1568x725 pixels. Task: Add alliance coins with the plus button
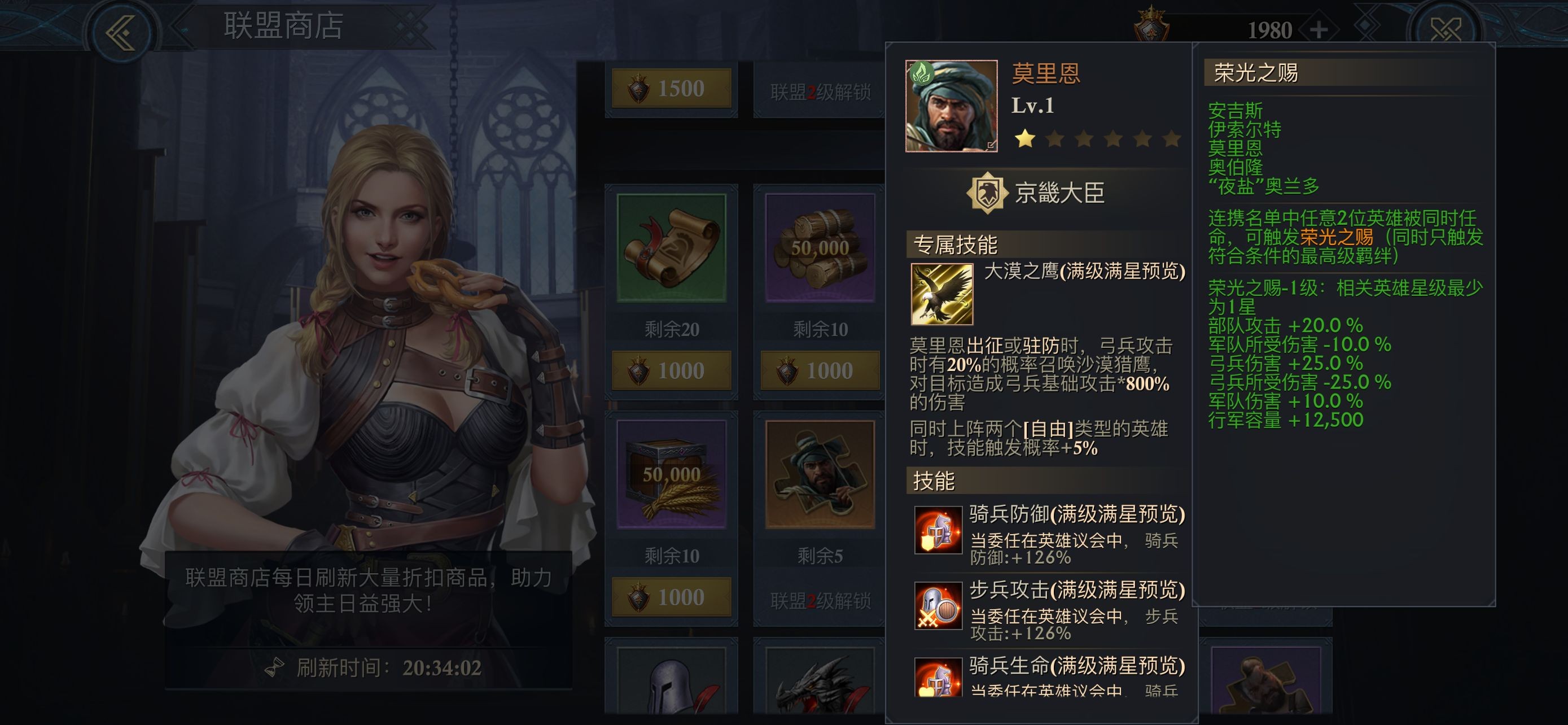coord(1319,30)
